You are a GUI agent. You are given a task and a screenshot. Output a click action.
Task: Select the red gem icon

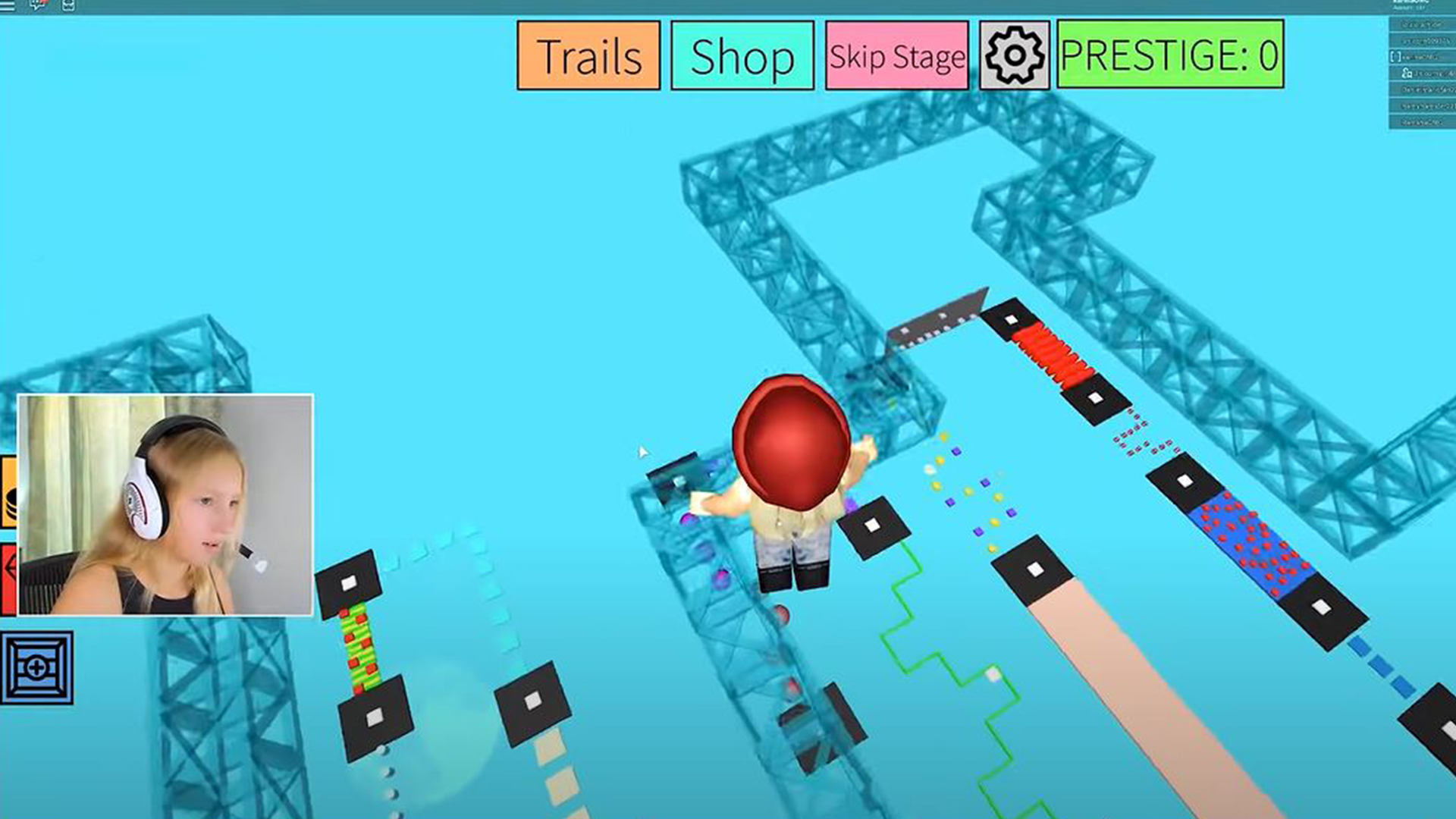8,578
